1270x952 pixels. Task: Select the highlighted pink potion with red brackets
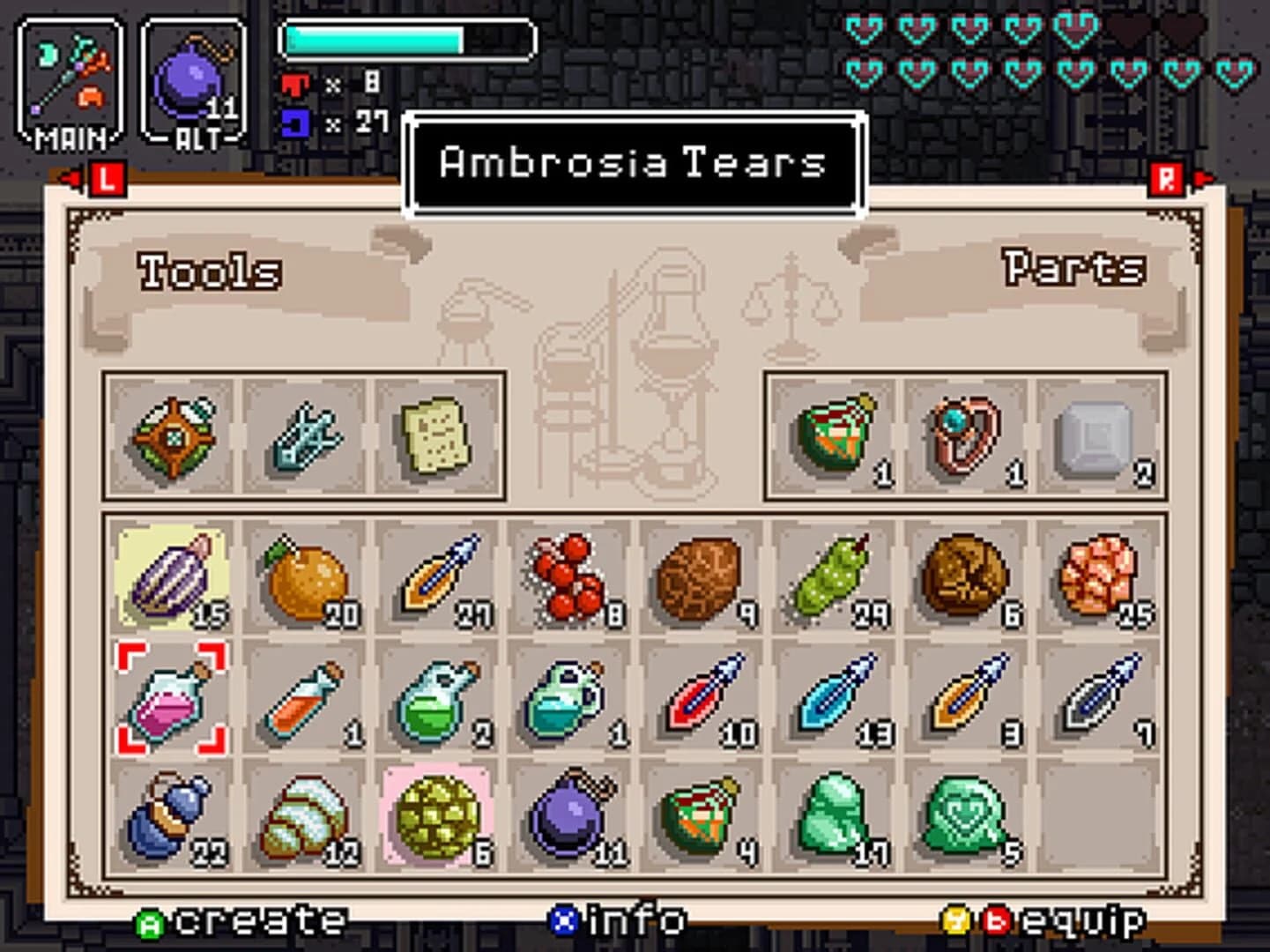pyautogui.click(x=172, y=701)
